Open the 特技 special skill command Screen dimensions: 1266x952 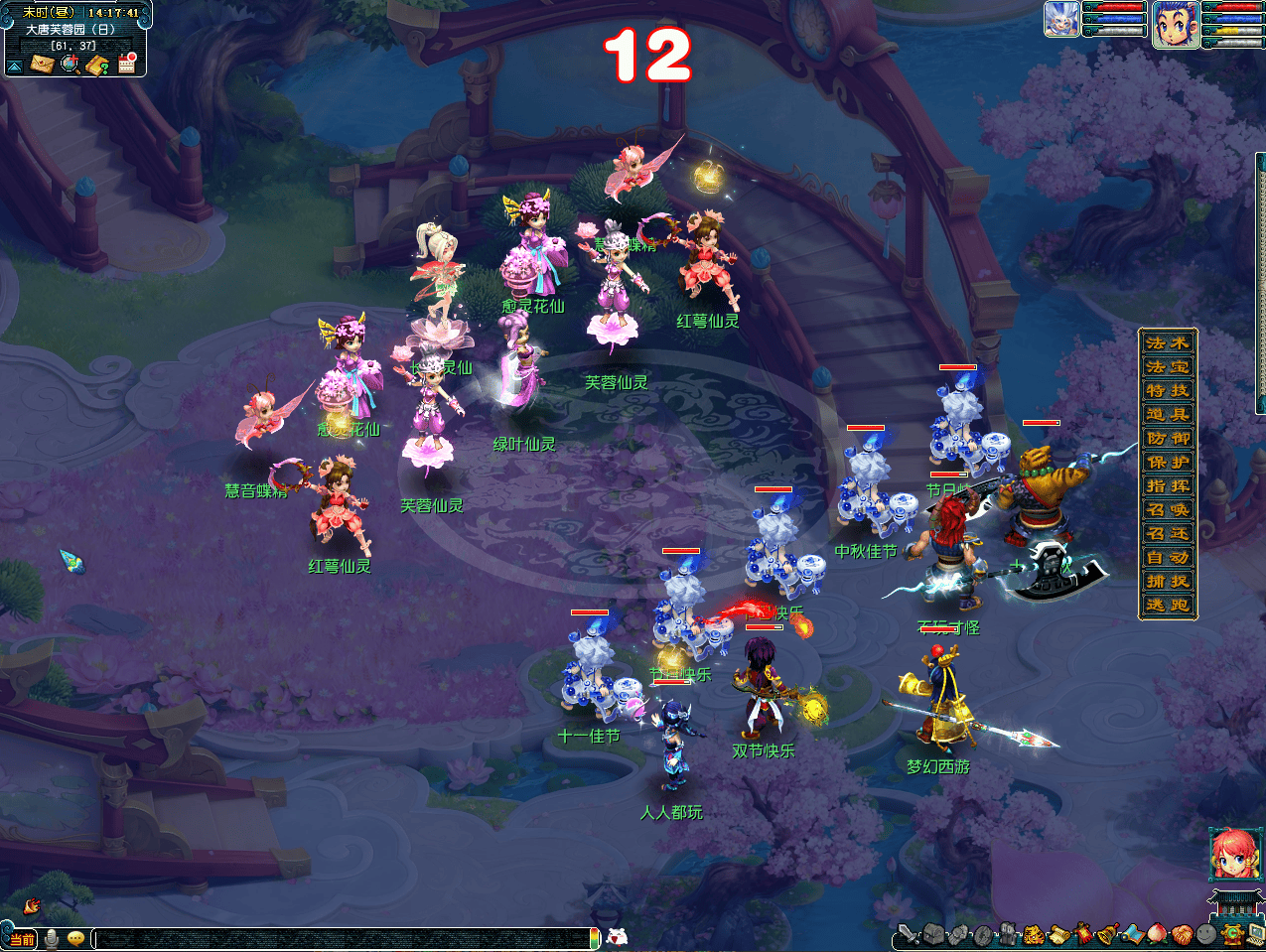coord(1168,390)
